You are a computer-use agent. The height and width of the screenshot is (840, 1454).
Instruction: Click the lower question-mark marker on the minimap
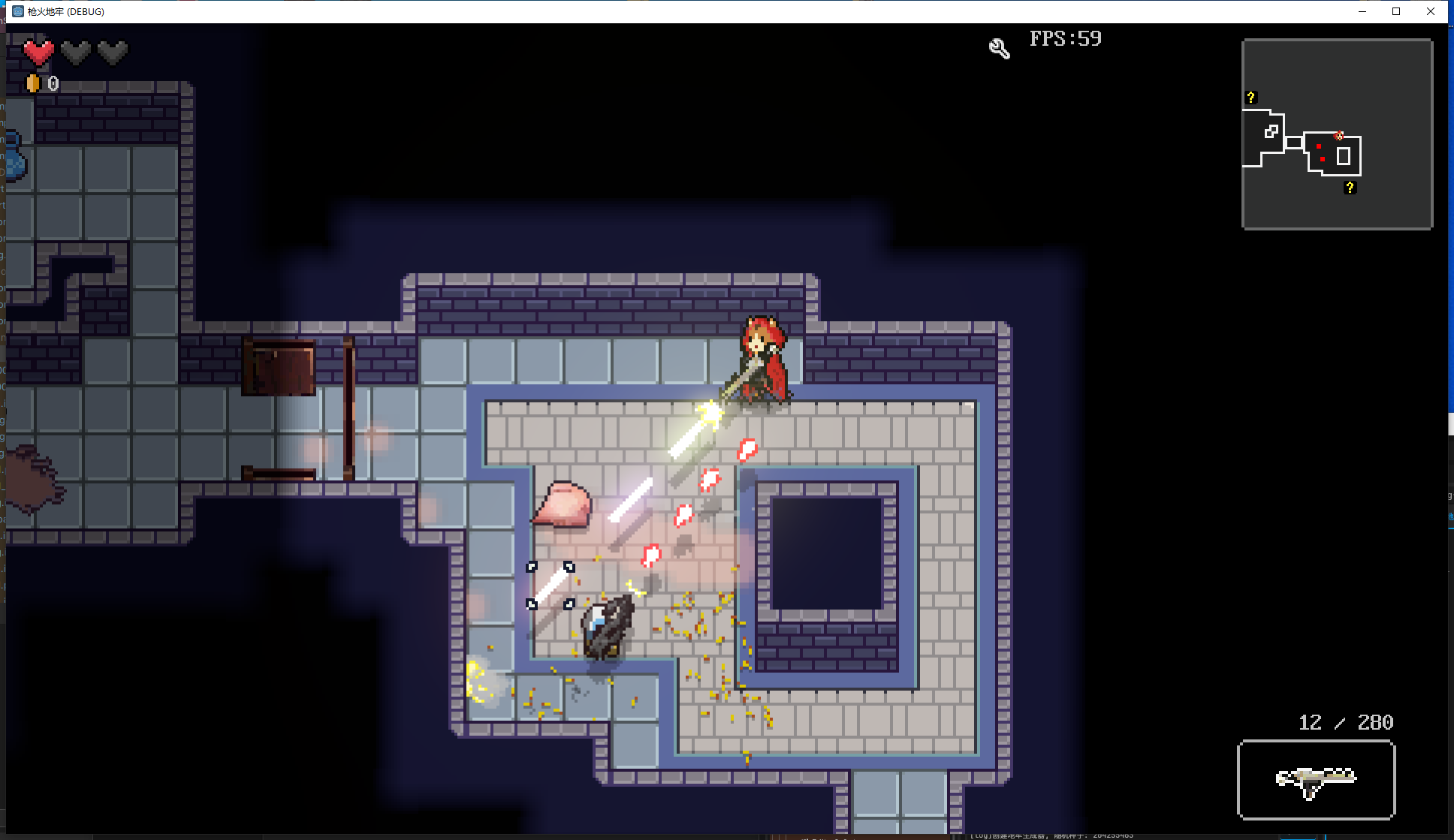(x=1351, y=188)
